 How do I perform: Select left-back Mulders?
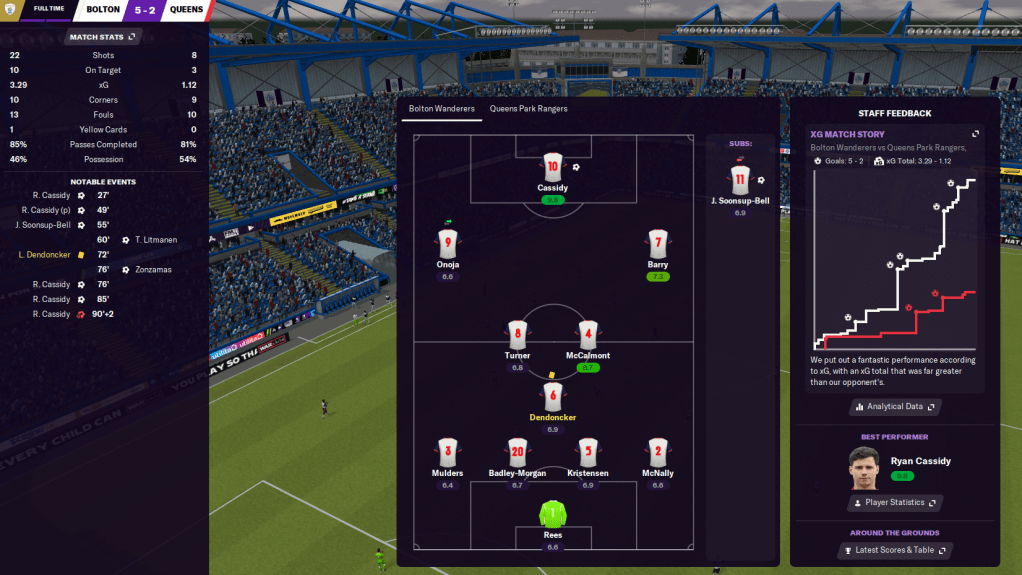[x=447, y=451]
